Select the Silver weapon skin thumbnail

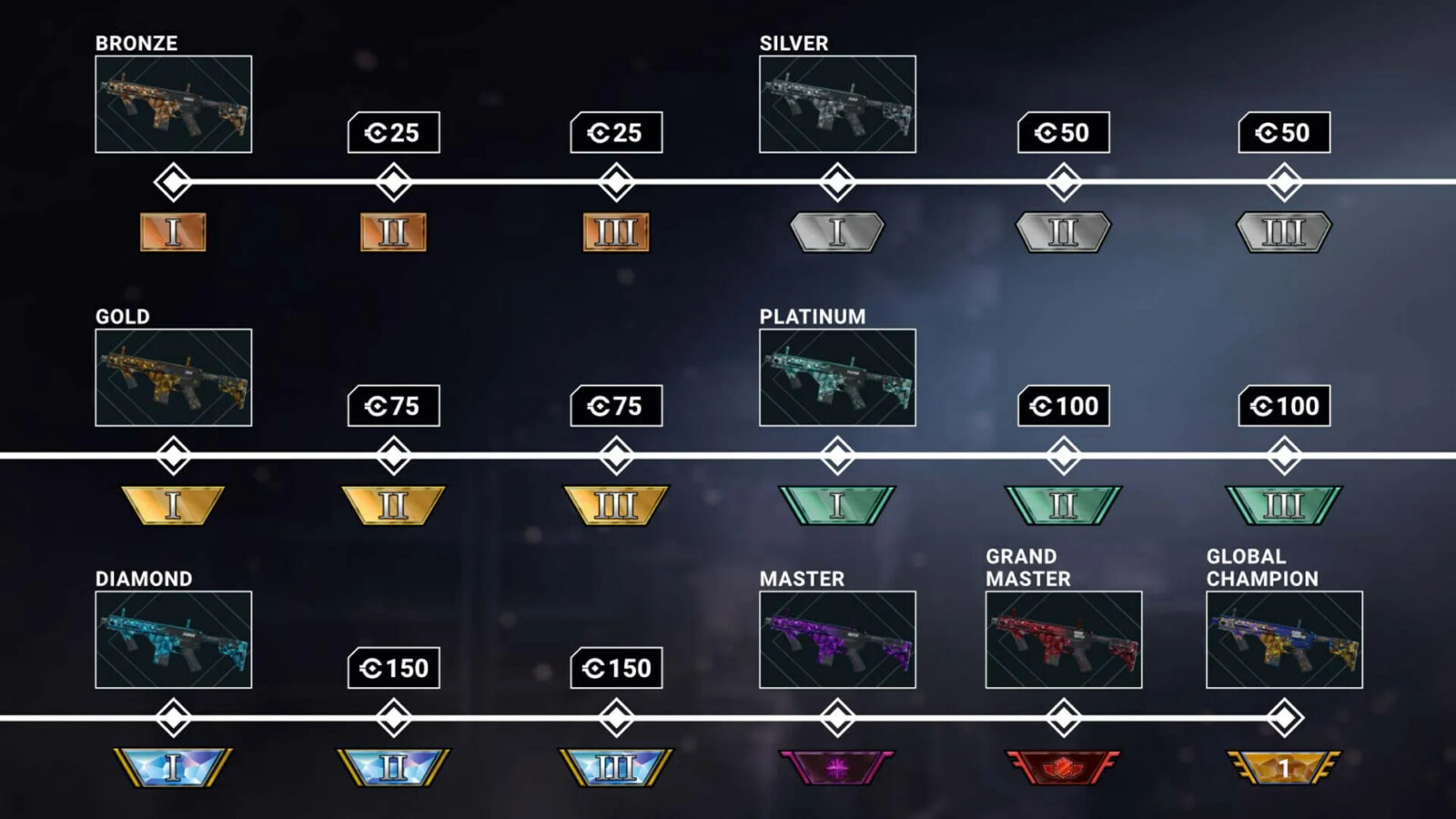837,104
